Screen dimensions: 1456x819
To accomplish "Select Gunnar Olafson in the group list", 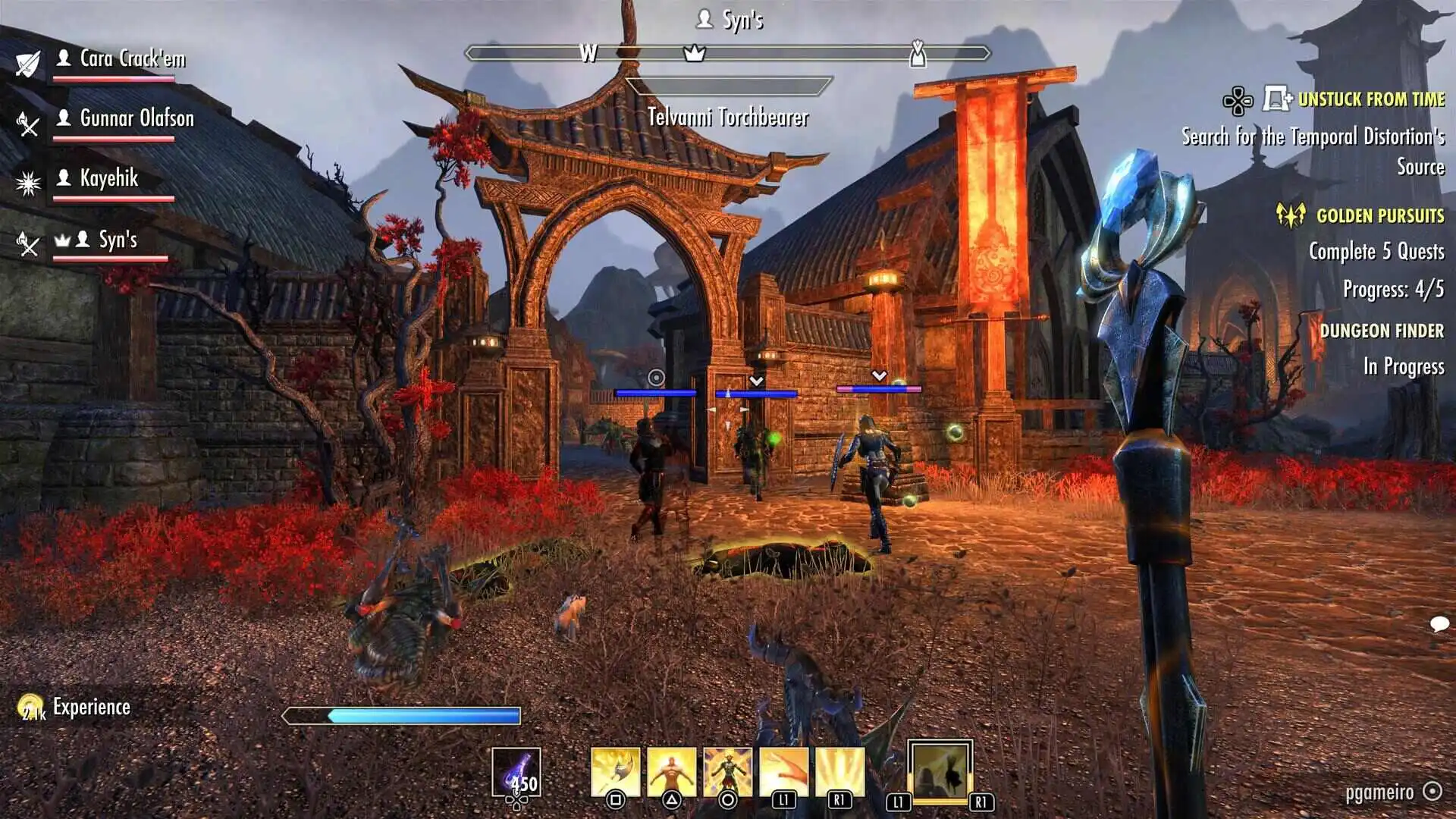I will (x=136, y=118).
